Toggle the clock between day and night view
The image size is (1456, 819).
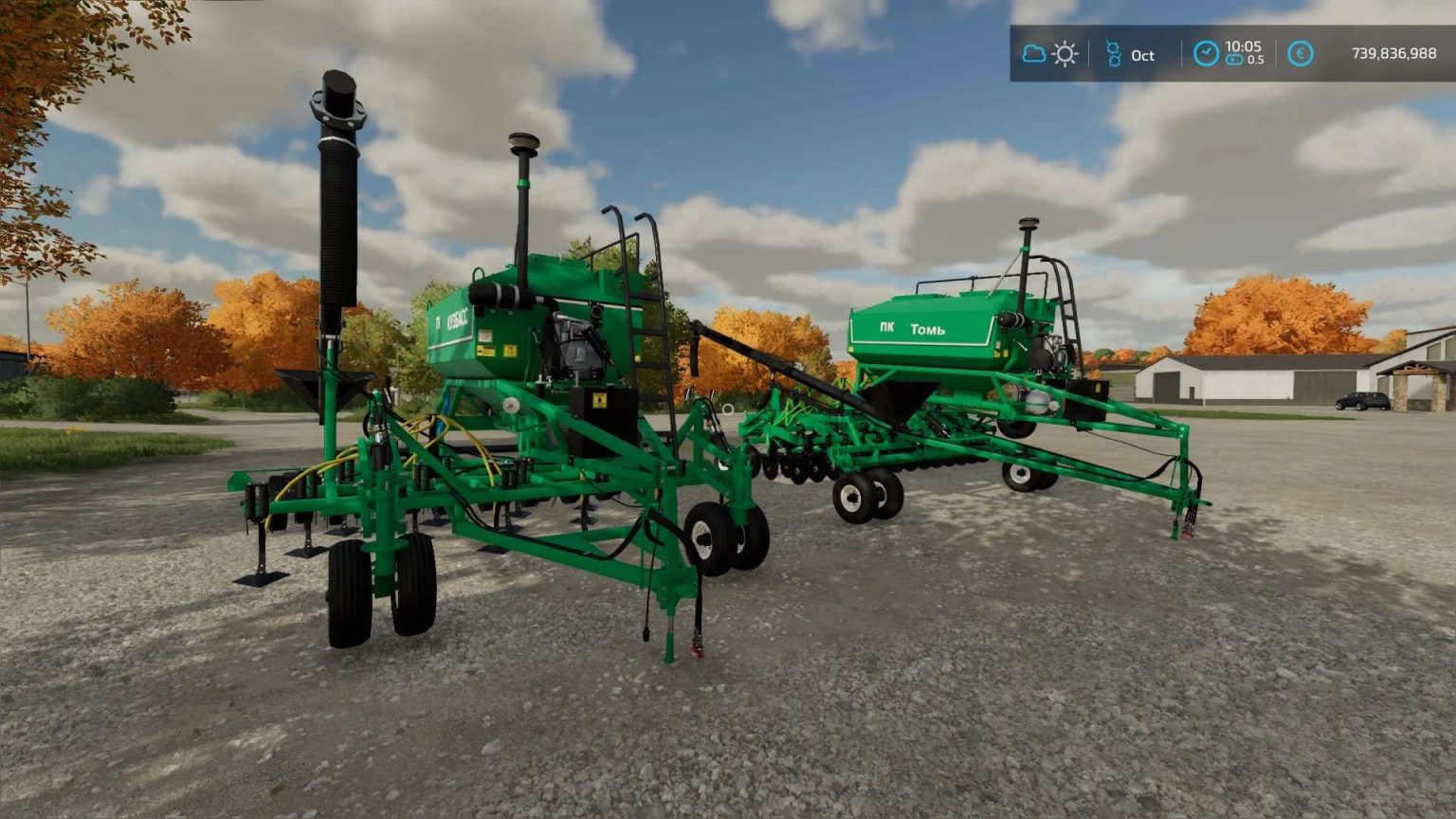[x=1207, y=52]
